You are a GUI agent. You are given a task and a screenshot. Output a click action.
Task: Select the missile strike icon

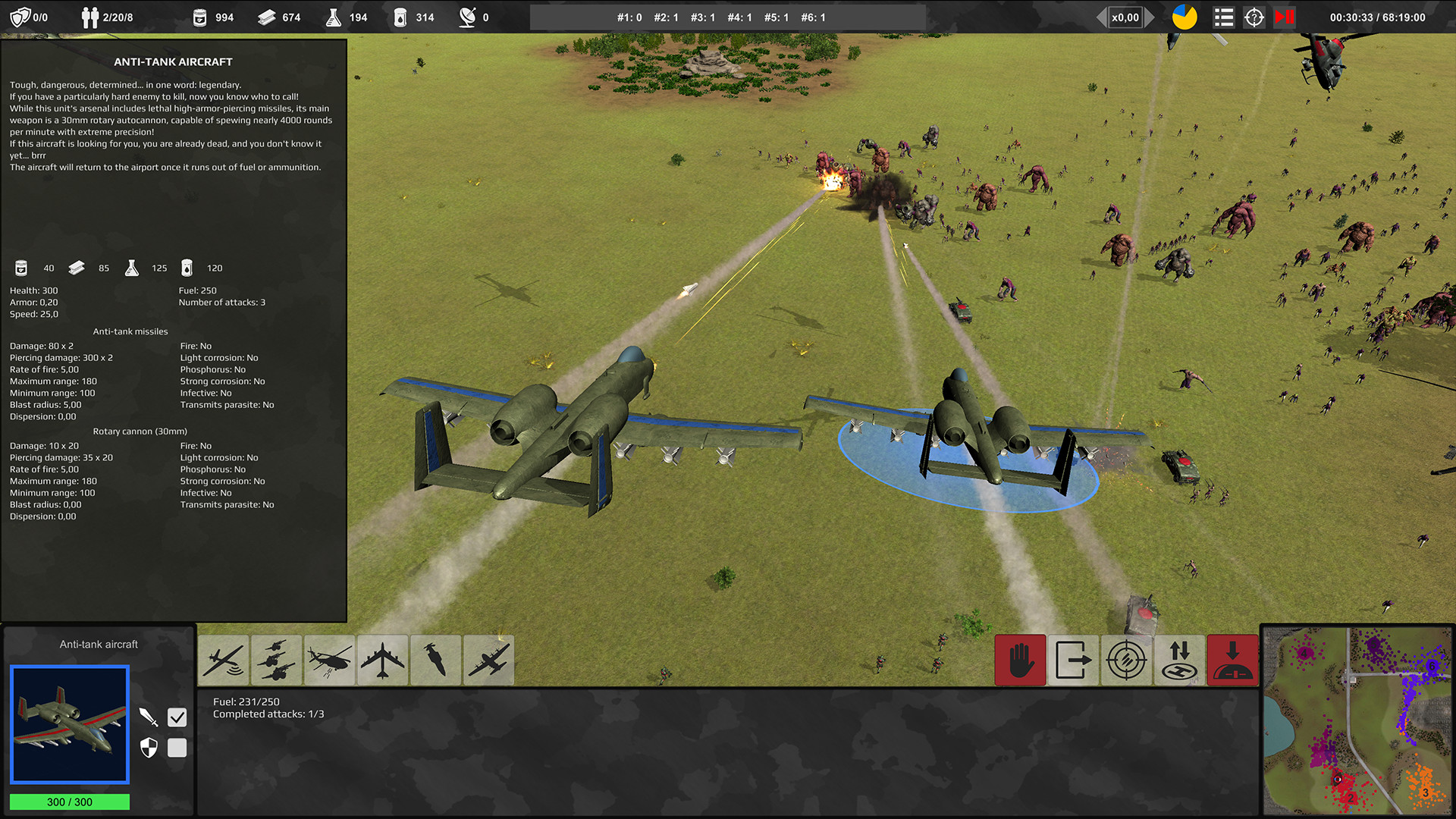435,660
